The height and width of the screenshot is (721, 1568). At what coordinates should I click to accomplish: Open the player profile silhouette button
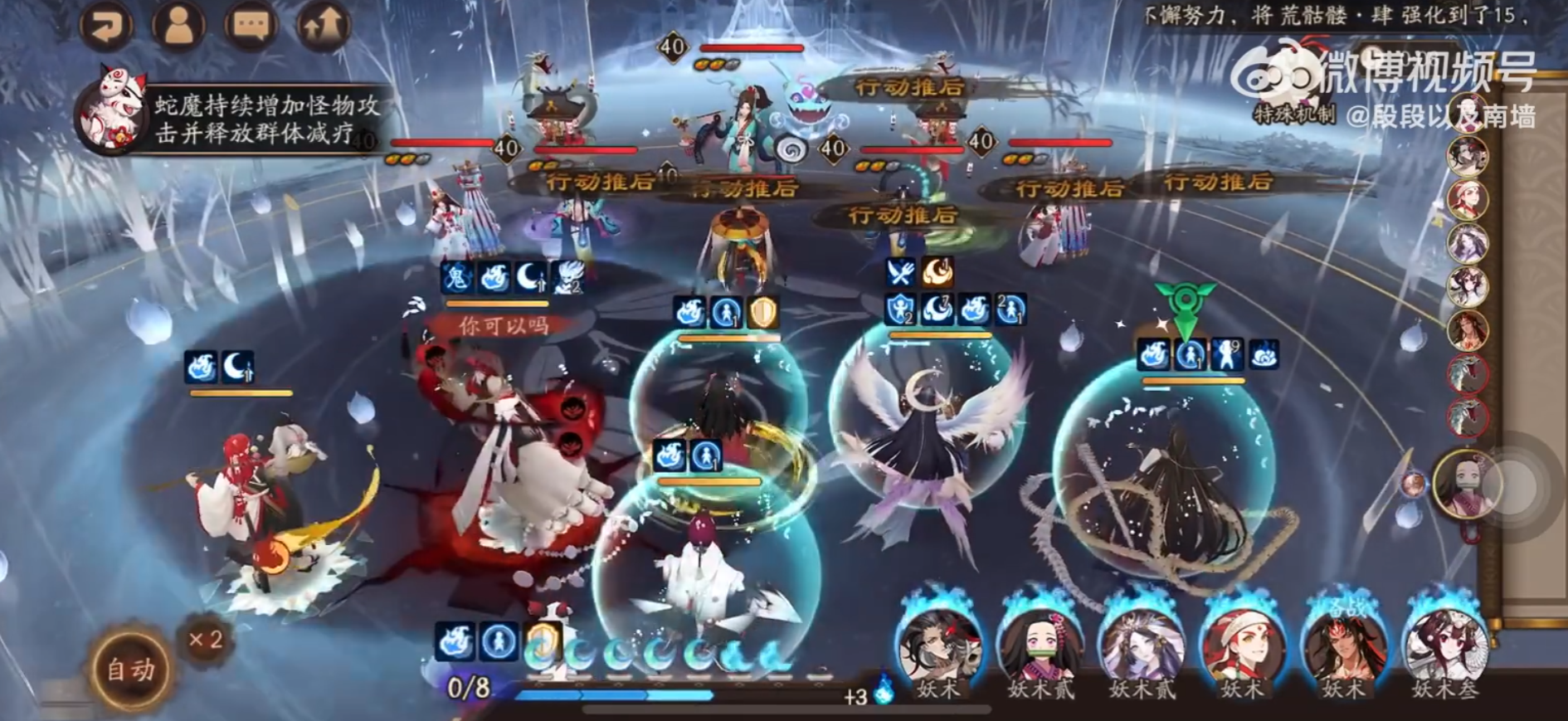pyautogui.click(x=178, y=25)
